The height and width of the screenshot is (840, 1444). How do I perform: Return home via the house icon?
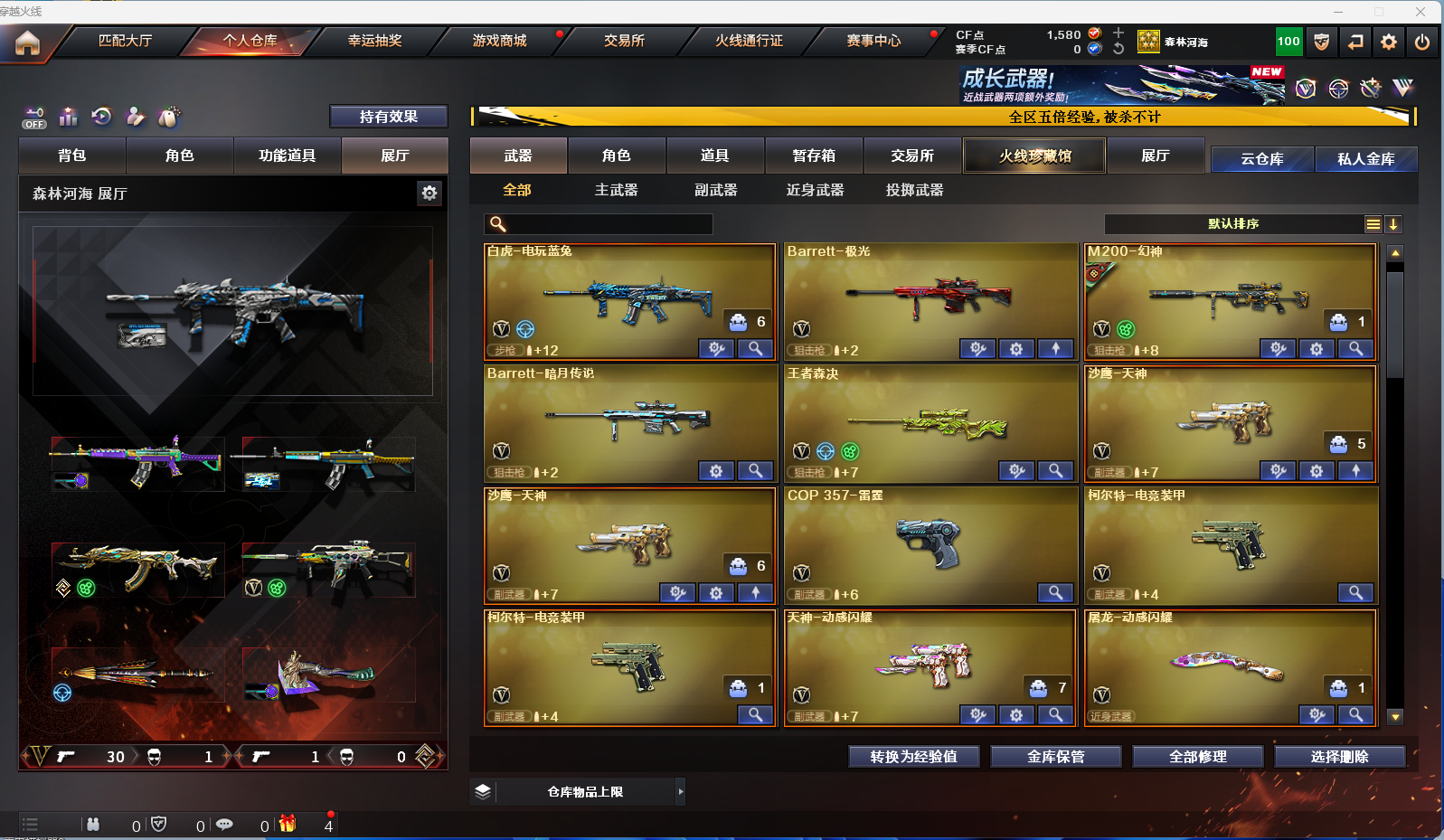pyautogui.click(x=27, y=42)
